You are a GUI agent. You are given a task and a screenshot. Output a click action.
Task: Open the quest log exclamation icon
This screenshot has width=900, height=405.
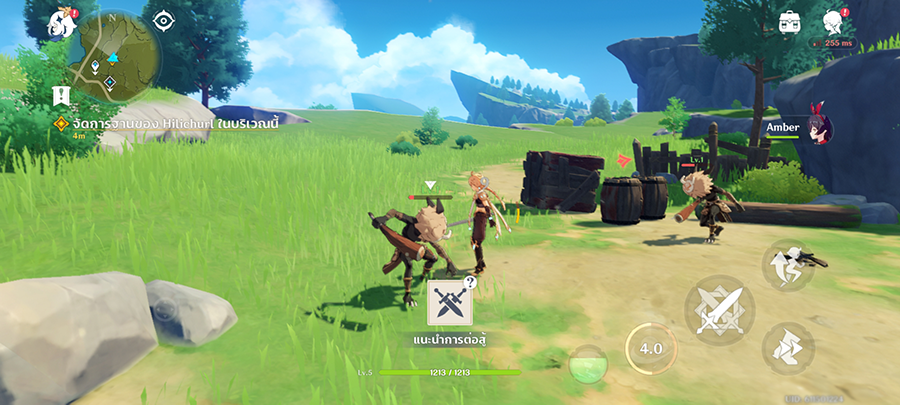(x=62, y=96)
